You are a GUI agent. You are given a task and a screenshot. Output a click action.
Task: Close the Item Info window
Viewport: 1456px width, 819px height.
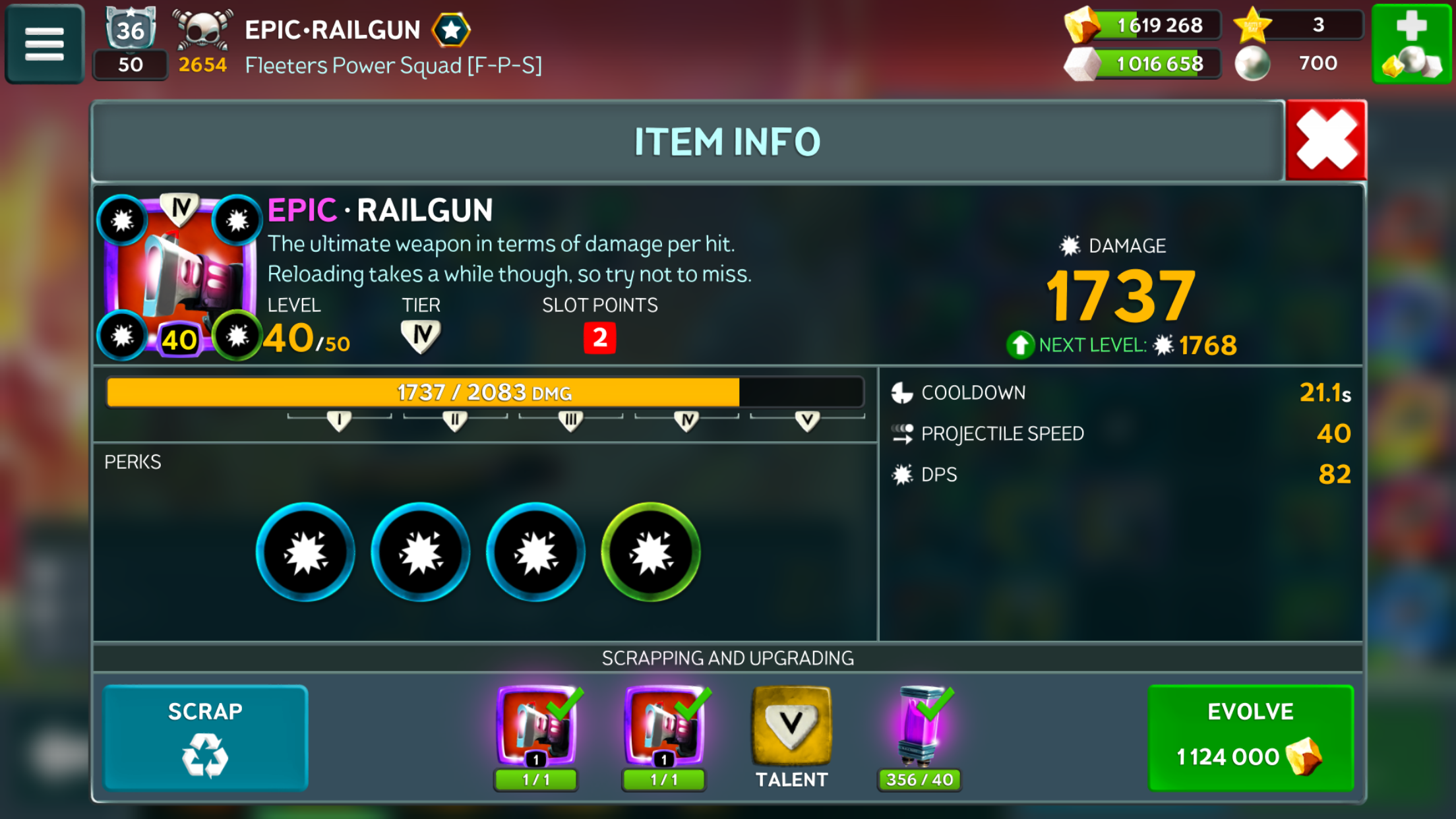click(1325, 140)
